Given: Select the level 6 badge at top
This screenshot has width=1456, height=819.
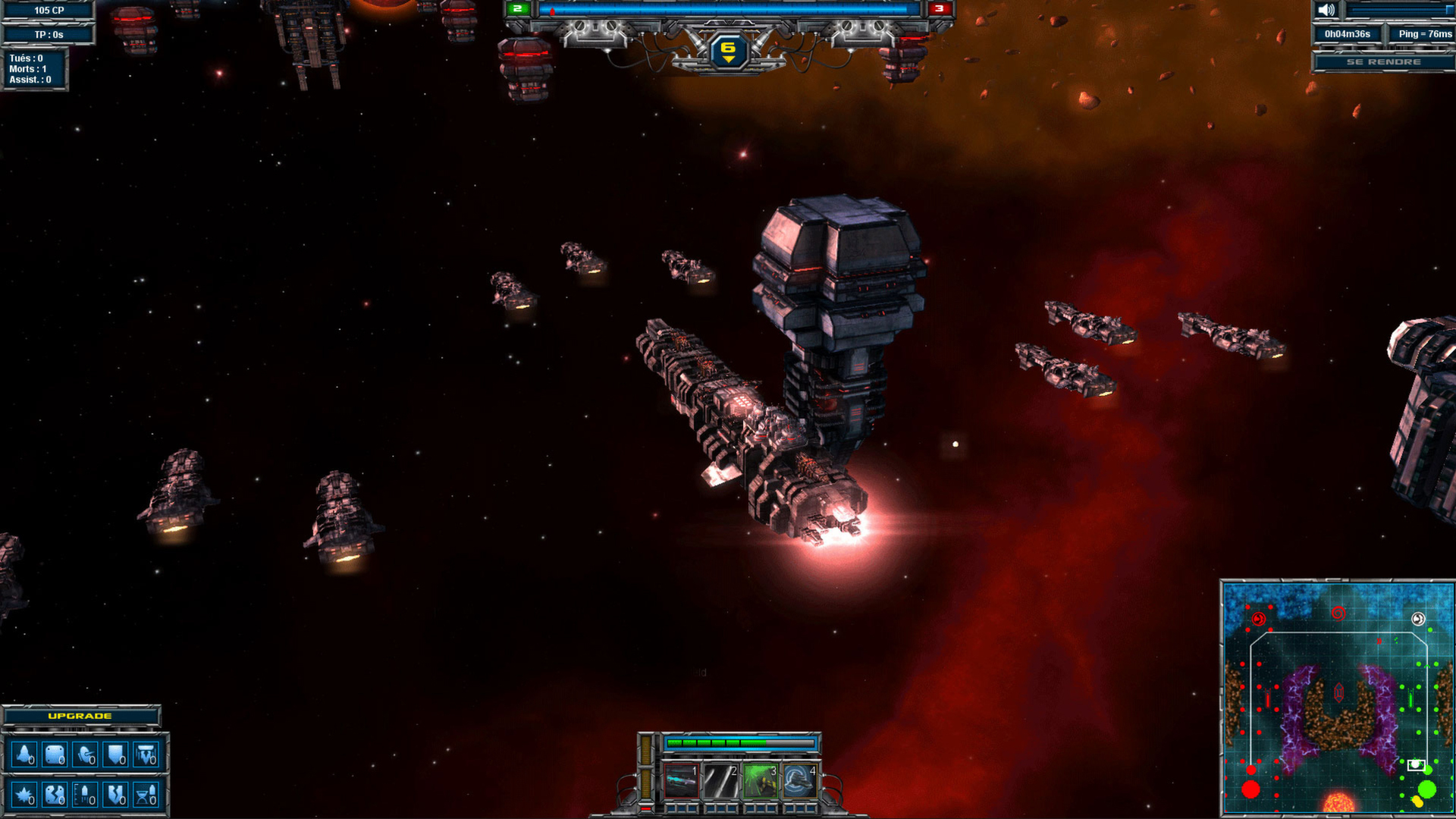Looking at the screenshot, I should (728, 51).
